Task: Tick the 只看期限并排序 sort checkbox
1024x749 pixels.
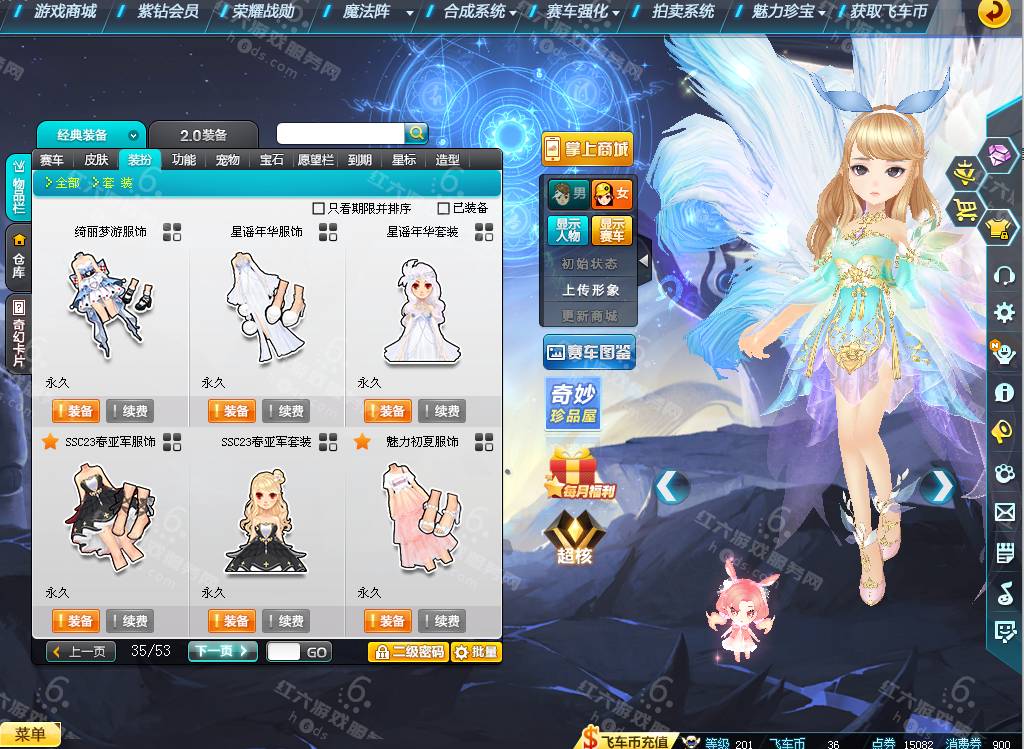Action: point(319,208)
